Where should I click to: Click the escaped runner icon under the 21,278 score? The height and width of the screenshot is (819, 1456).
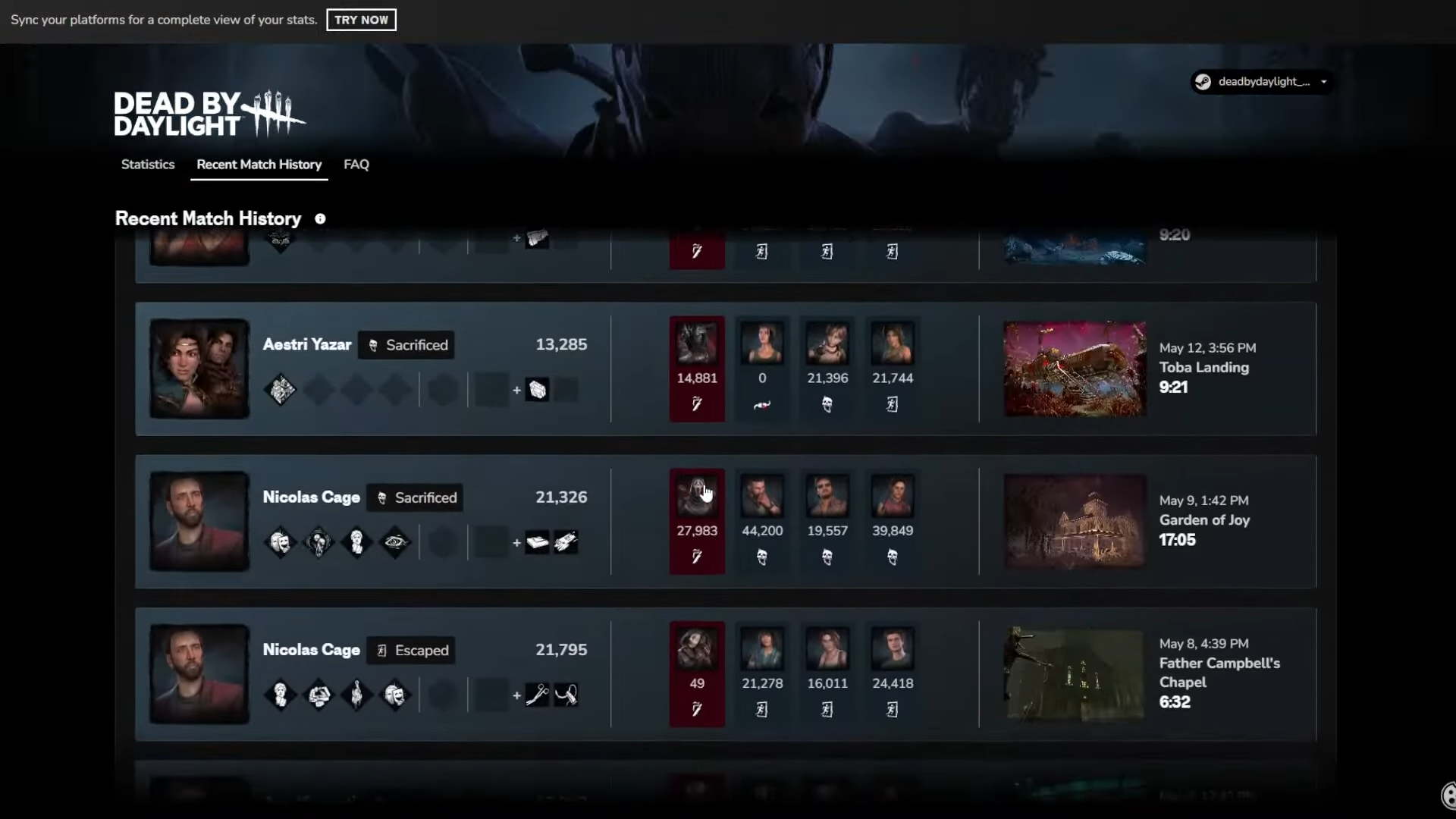762,709
